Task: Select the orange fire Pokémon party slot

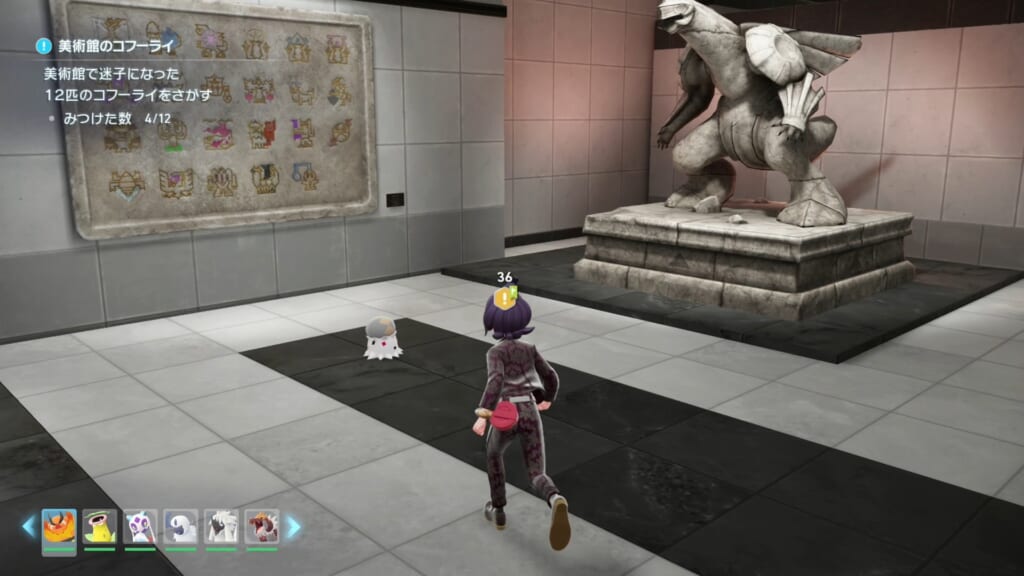Action: coord(59,527)
